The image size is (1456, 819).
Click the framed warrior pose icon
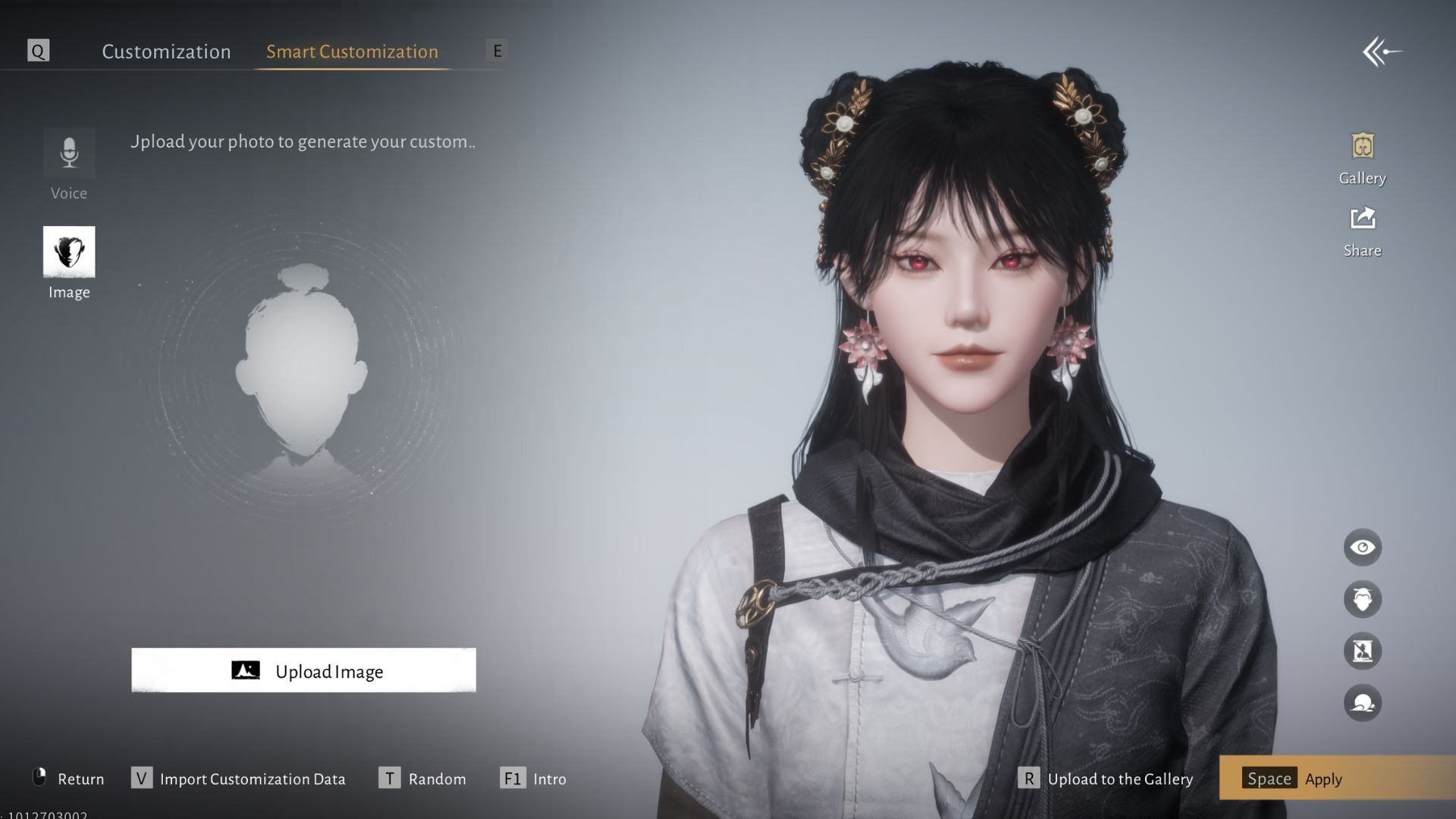[1362, 651]
